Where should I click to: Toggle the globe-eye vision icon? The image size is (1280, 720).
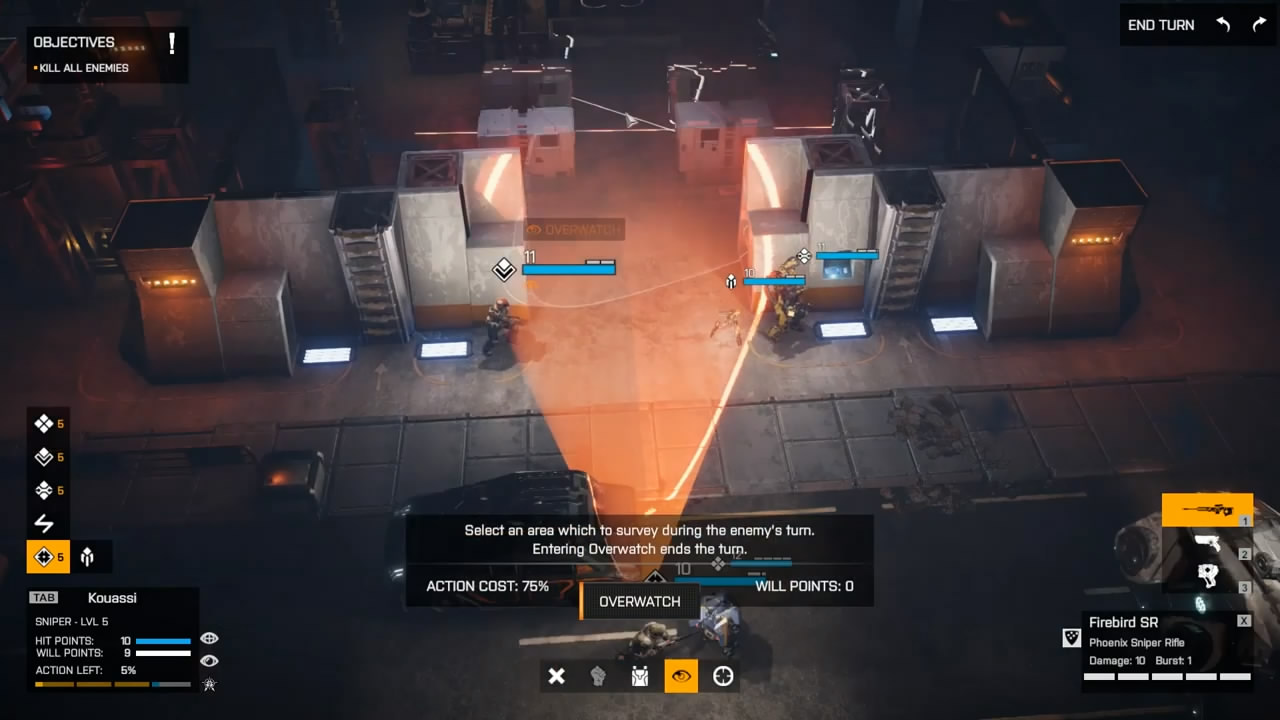point(209,638)
